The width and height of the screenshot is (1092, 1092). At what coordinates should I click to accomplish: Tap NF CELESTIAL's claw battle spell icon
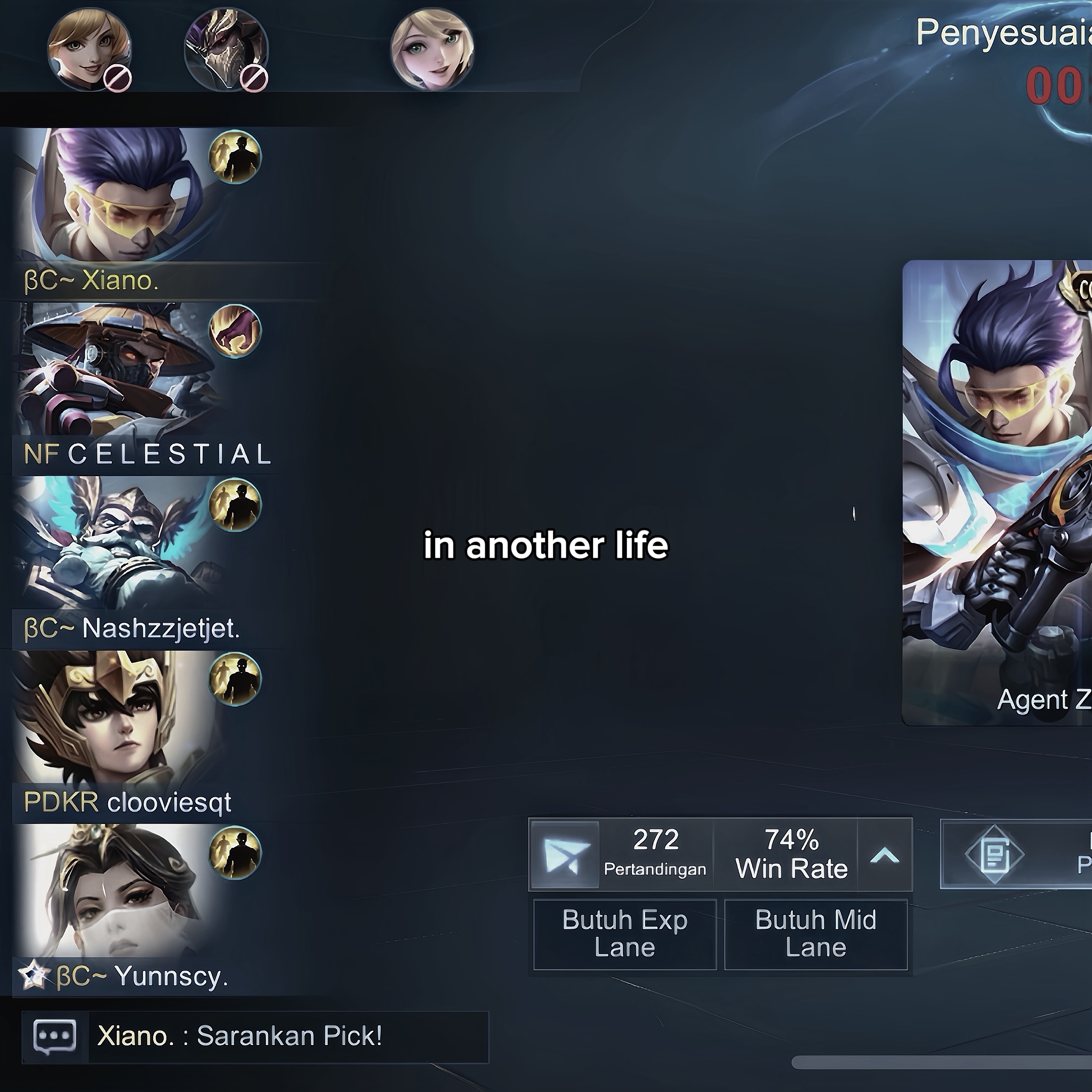click(x=235, y=331)
